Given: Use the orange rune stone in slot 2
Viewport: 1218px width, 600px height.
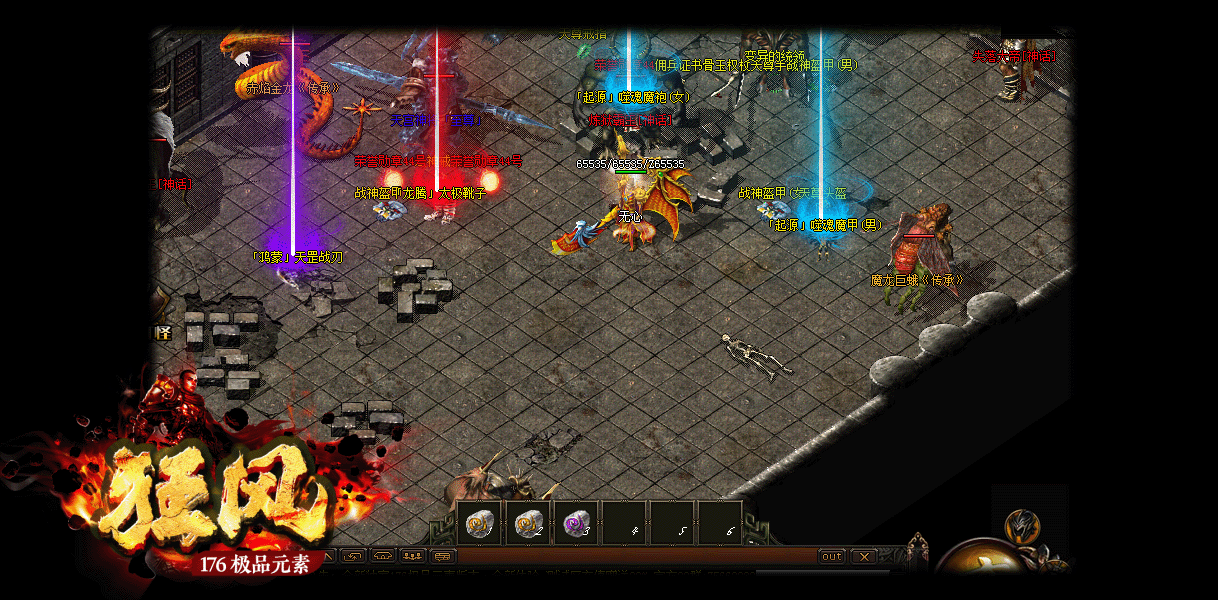Looking at the screenshot, I should pos(528,523).
